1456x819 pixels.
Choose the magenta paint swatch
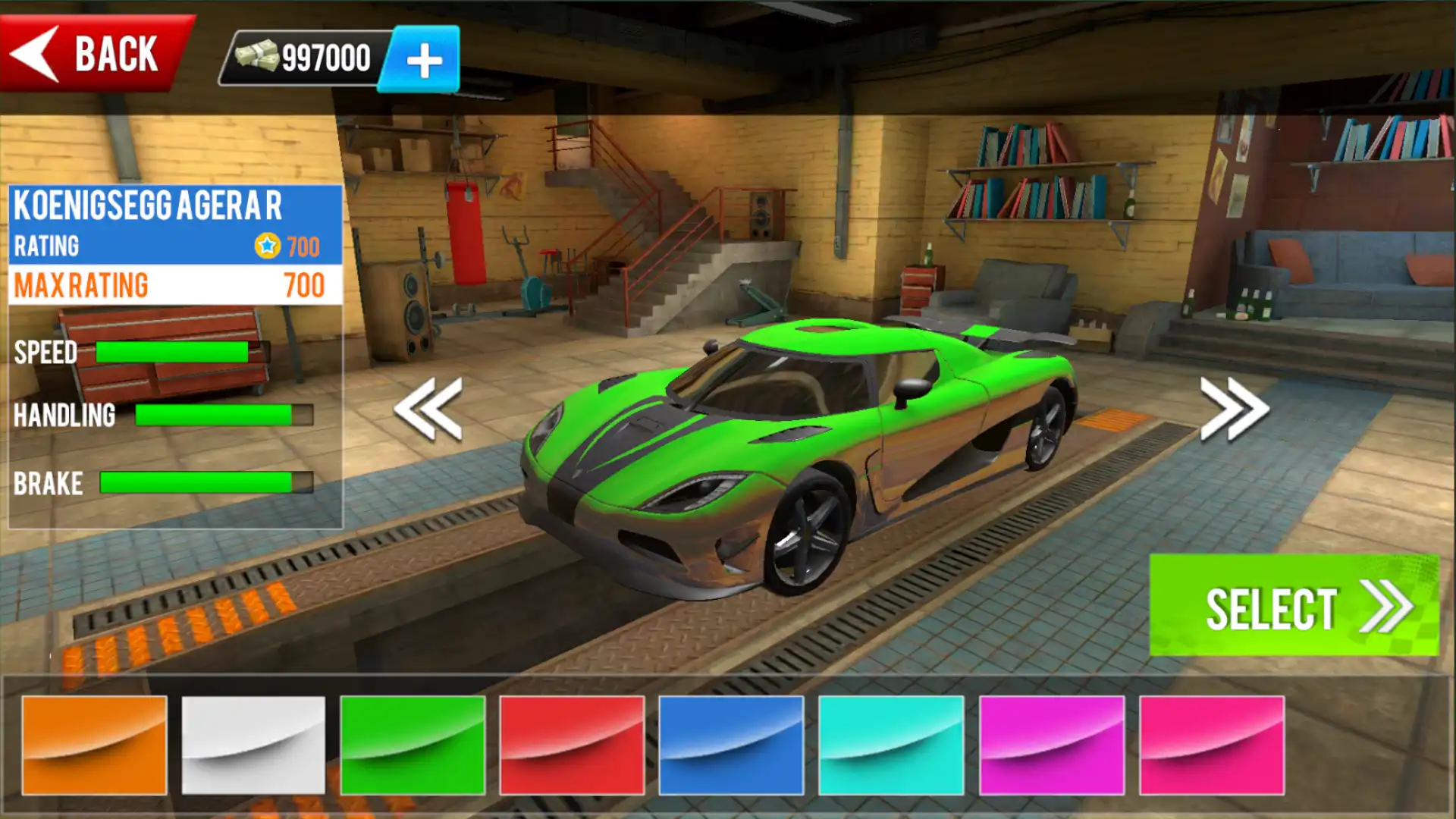pos(1051,745)
